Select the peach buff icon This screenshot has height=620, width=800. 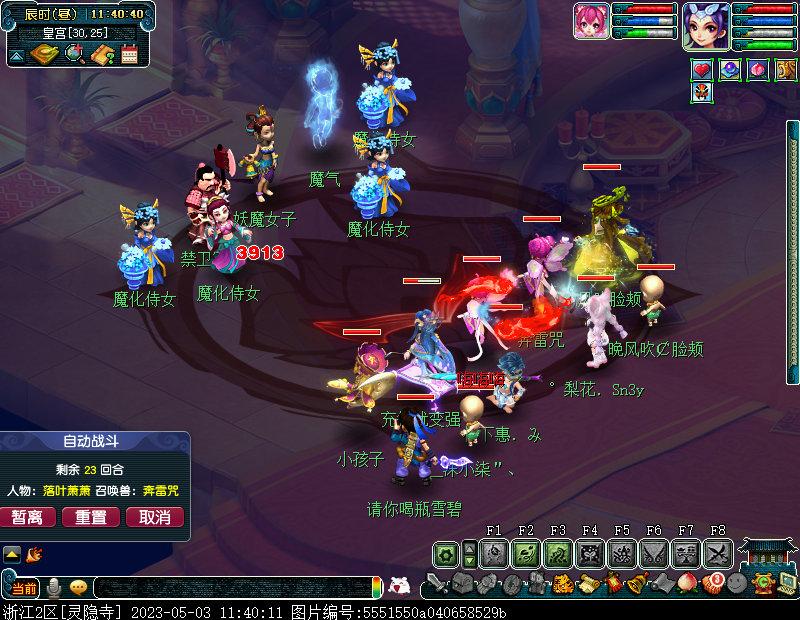point(757,70)
